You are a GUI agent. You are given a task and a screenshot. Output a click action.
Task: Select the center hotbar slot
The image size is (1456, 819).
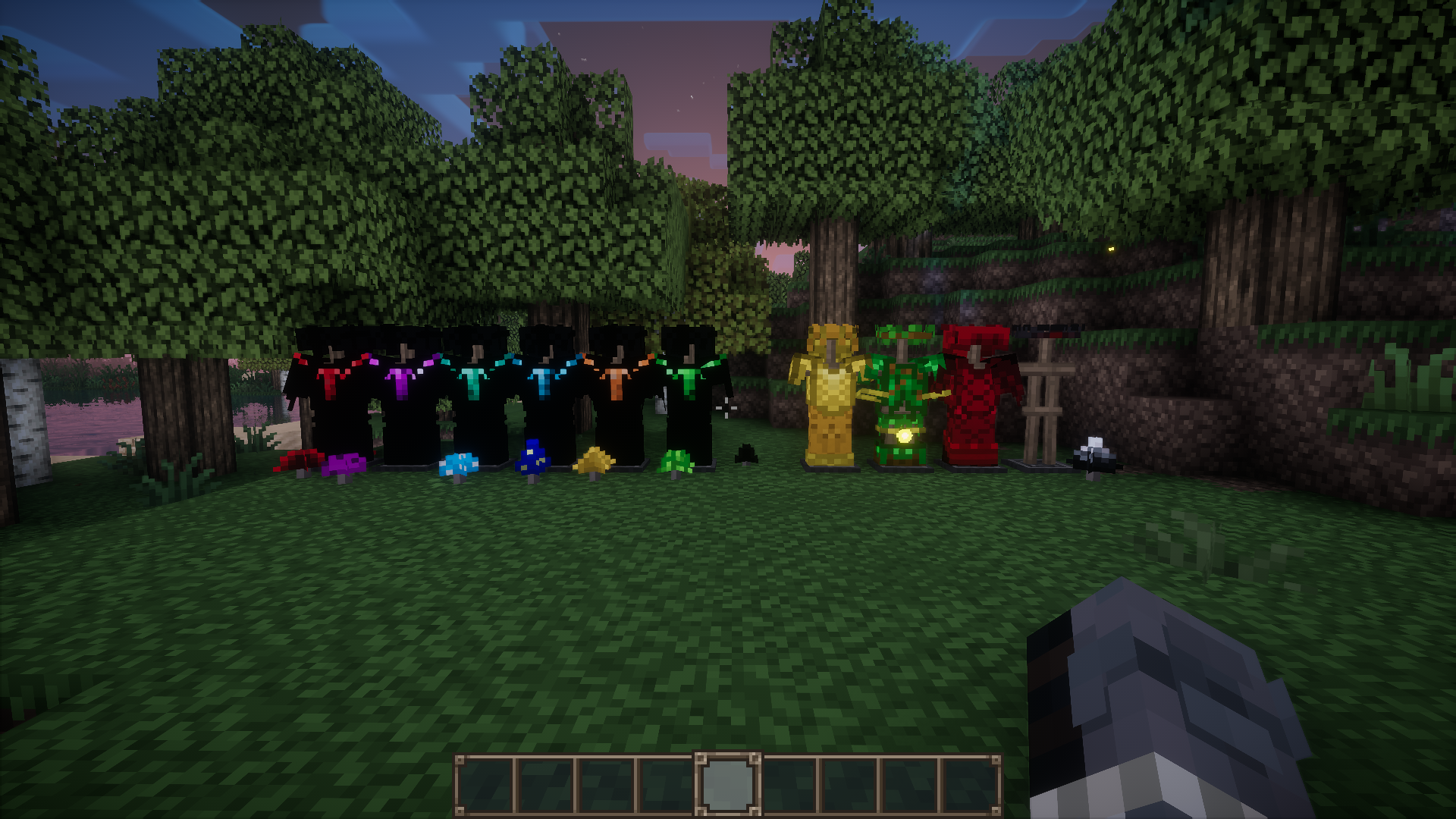730,783
